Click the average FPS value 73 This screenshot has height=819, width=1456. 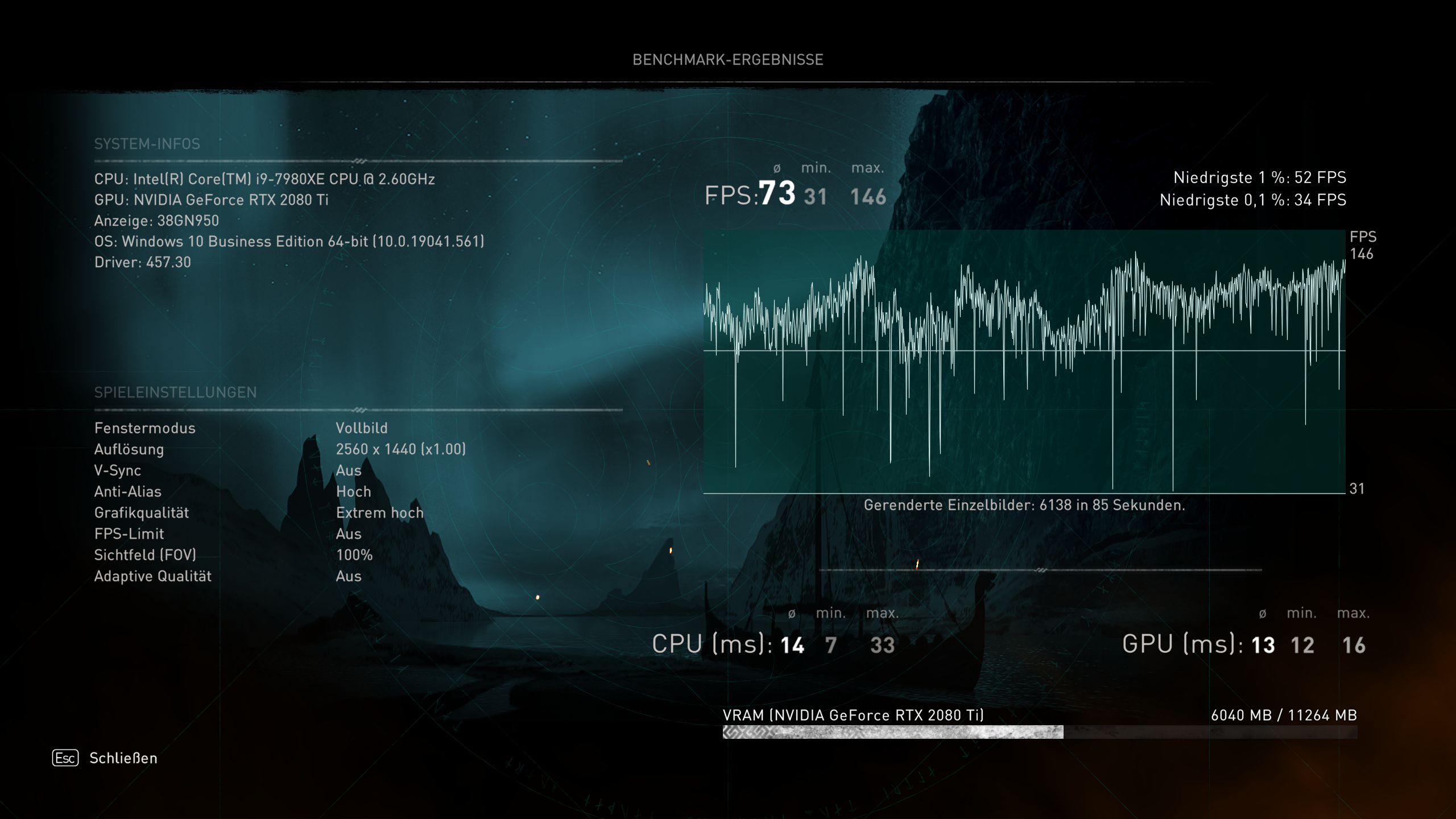[x=776, y=193]
